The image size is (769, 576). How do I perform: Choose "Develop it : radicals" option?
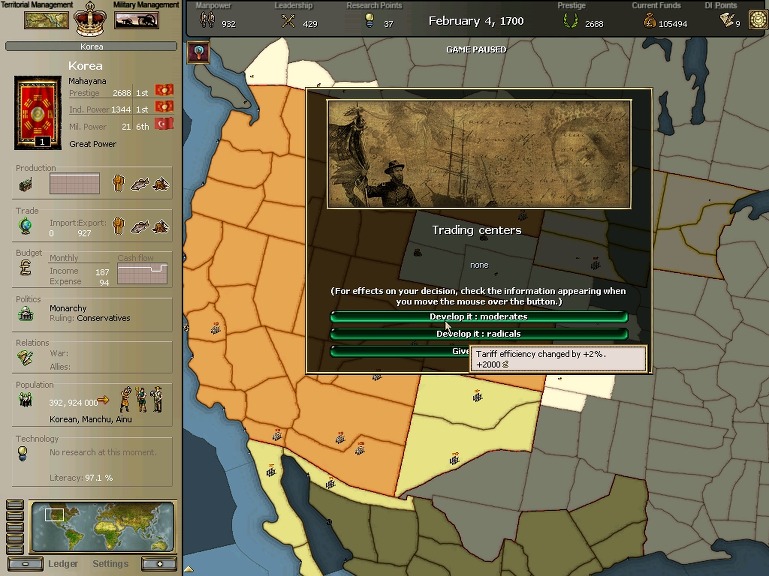[x=479, y=334]
